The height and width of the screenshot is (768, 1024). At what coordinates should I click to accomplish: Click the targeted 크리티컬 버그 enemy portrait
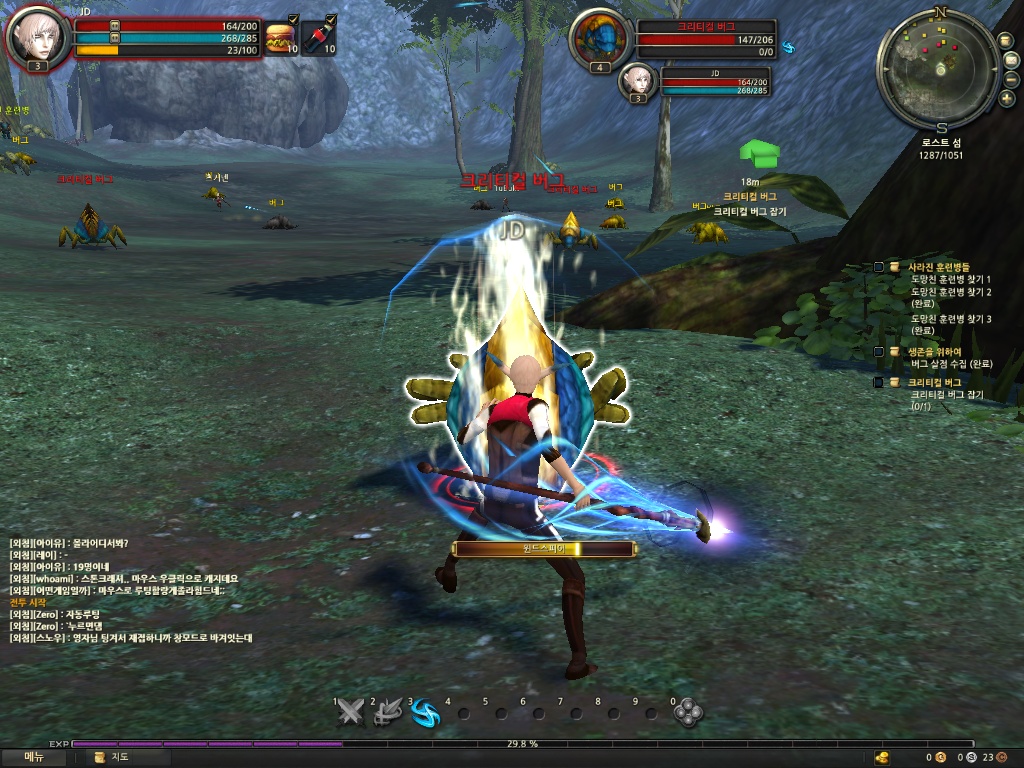click(x=599, y=40)
